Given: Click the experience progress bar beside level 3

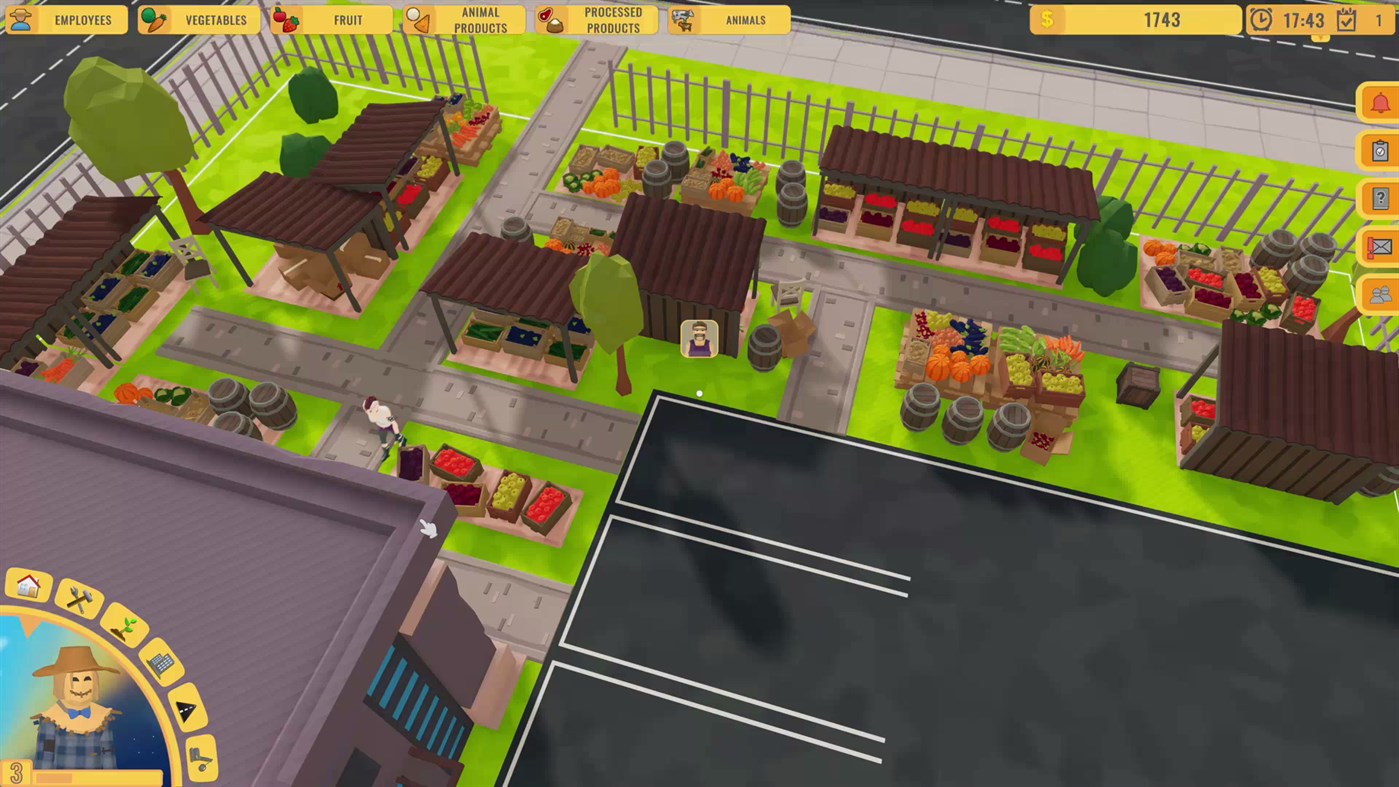Looking at the screenshot, I should pyautogui.click(x=98, y=776).
